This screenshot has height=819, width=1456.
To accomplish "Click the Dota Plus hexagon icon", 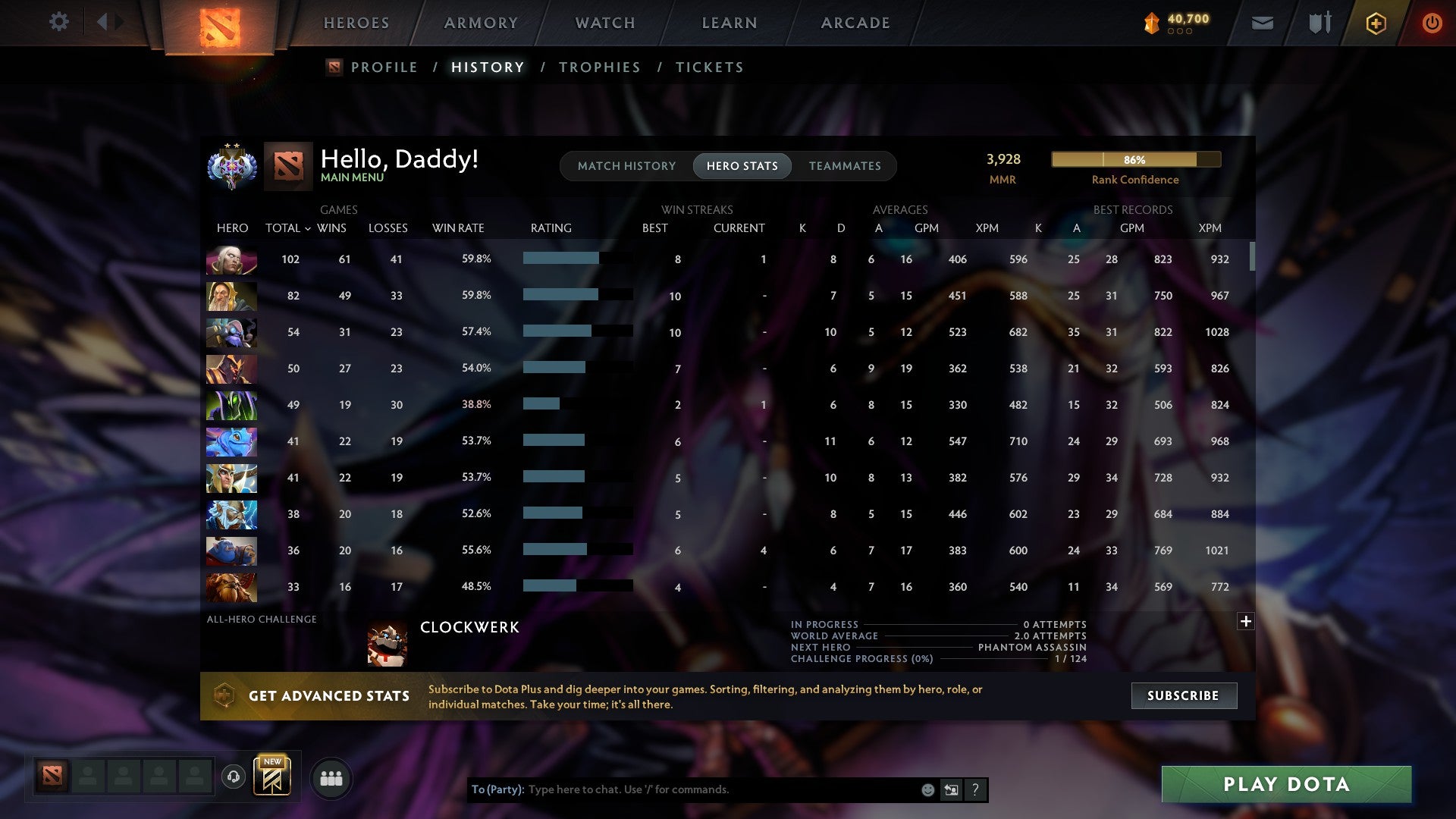I will click(x=1376, y=23).
